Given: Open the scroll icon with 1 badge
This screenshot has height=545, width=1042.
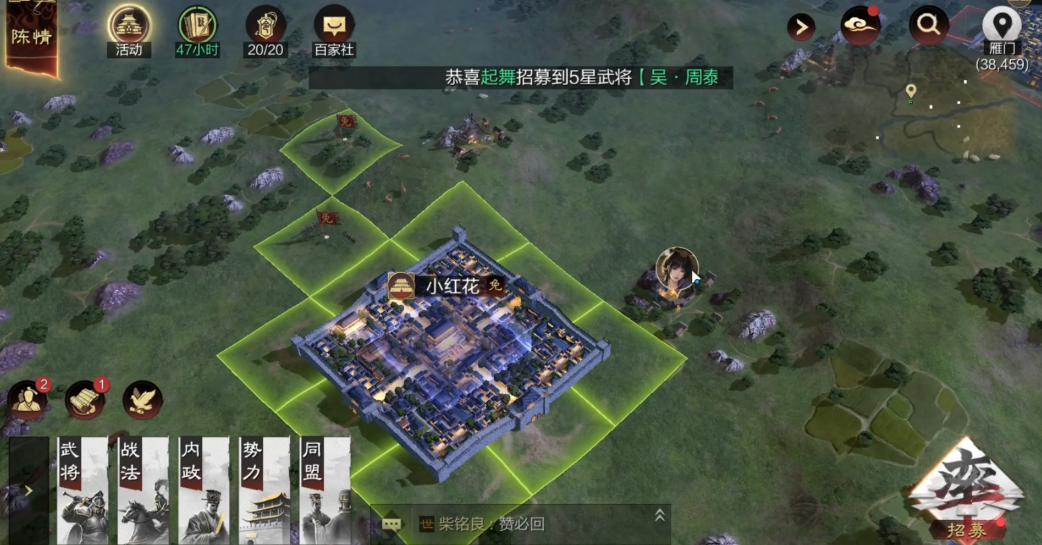Looking at the screenshot, I should (85, 400).
